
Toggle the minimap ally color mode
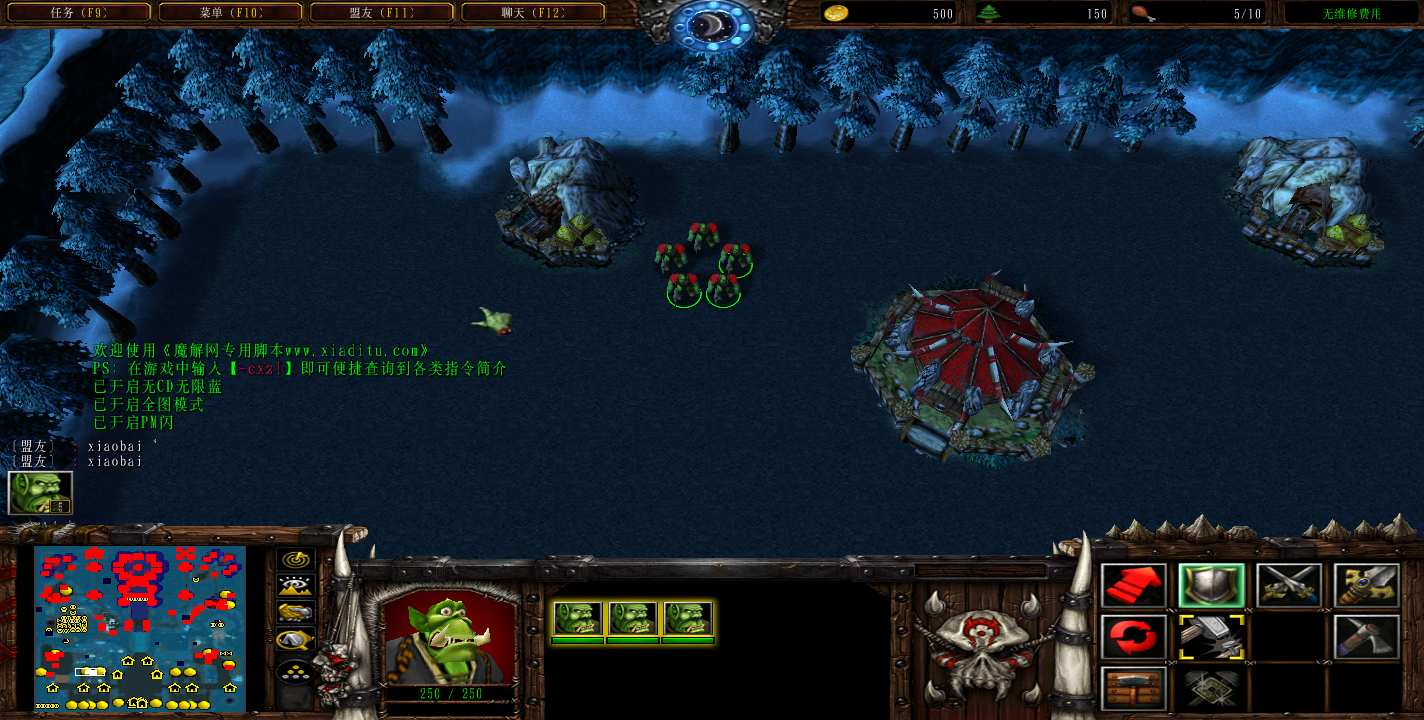295,612
